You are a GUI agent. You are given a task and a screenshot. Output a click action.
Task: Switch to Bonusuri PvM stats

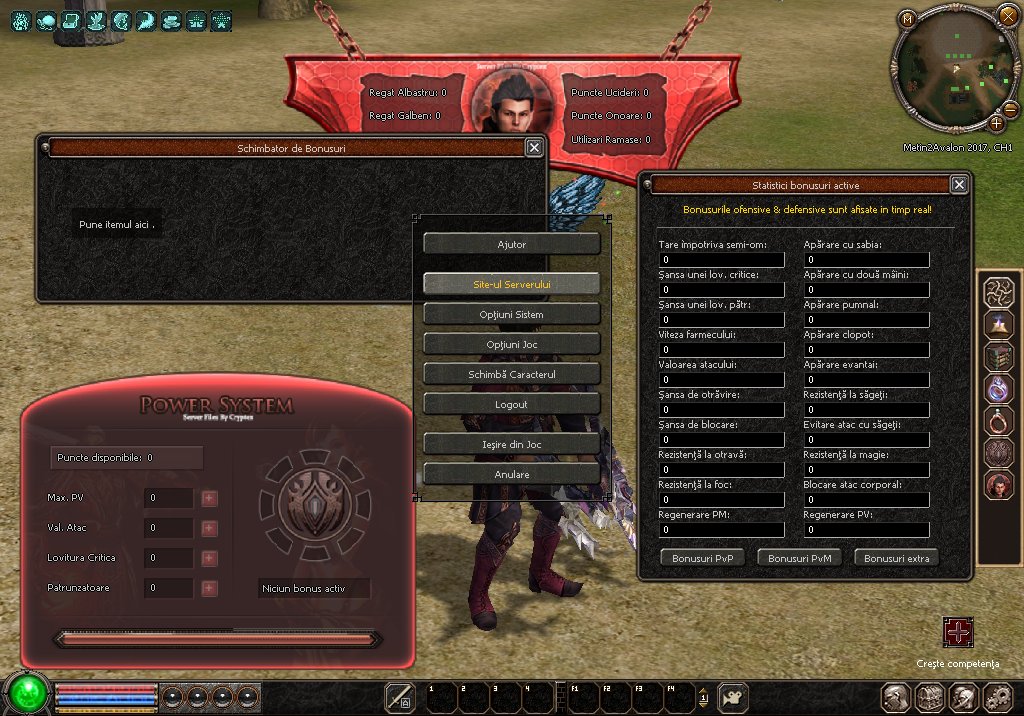point(799,558)
